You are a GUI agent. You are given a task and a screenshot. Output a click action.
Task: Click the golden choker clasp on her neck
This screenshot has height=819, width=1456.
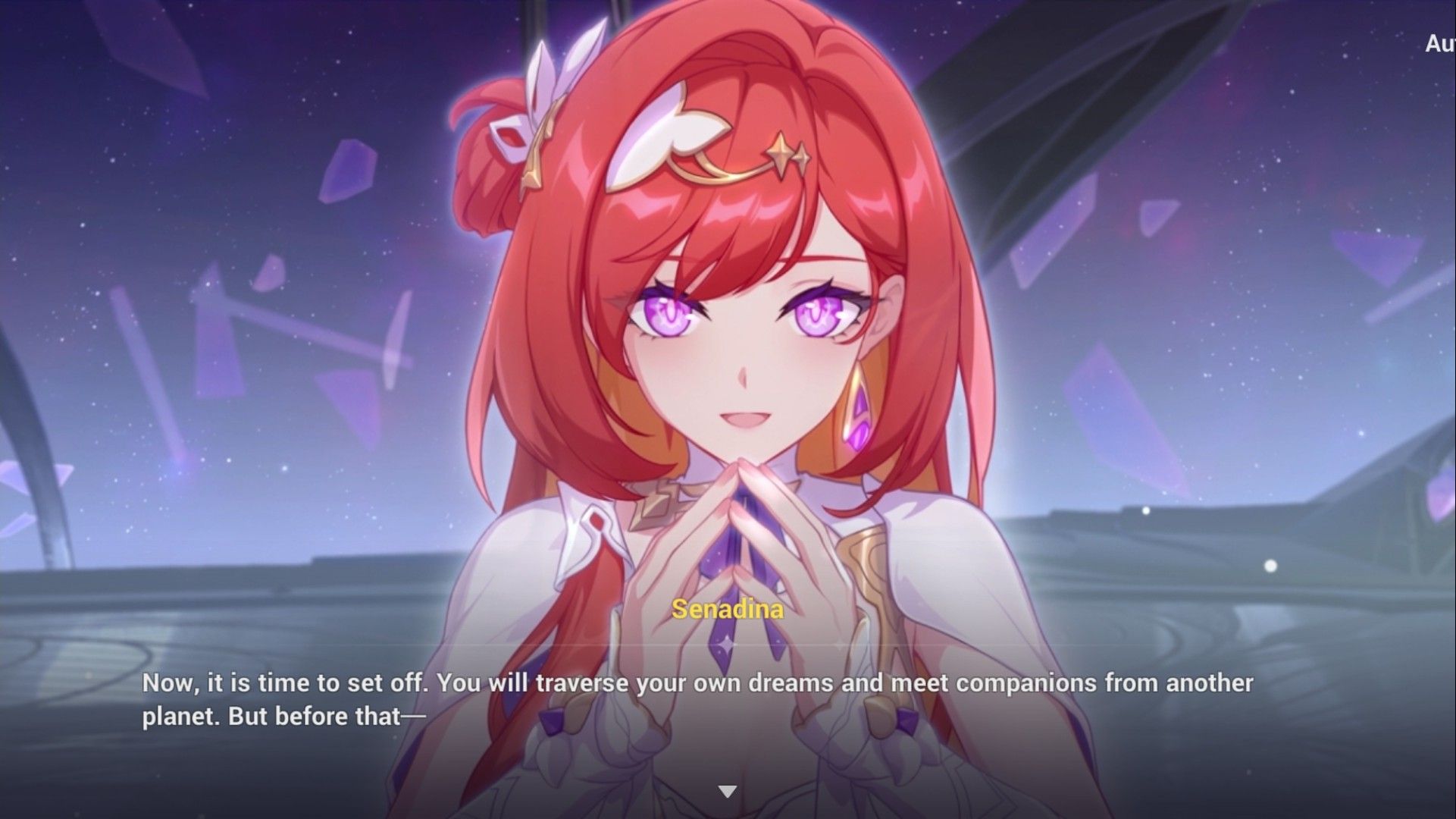[658, 502]
